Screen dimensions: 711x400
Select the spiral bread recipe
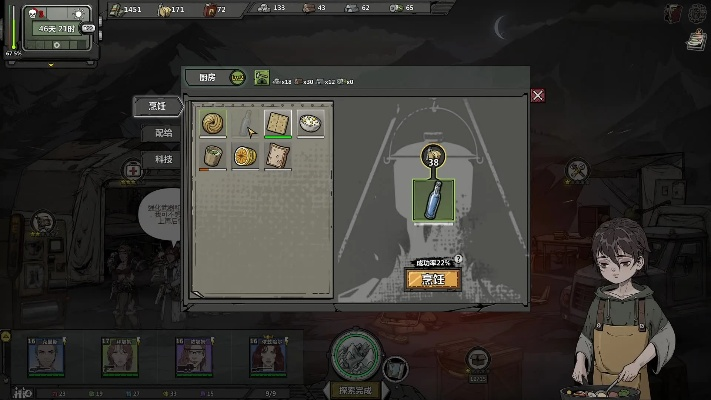(x=212, y=123)
